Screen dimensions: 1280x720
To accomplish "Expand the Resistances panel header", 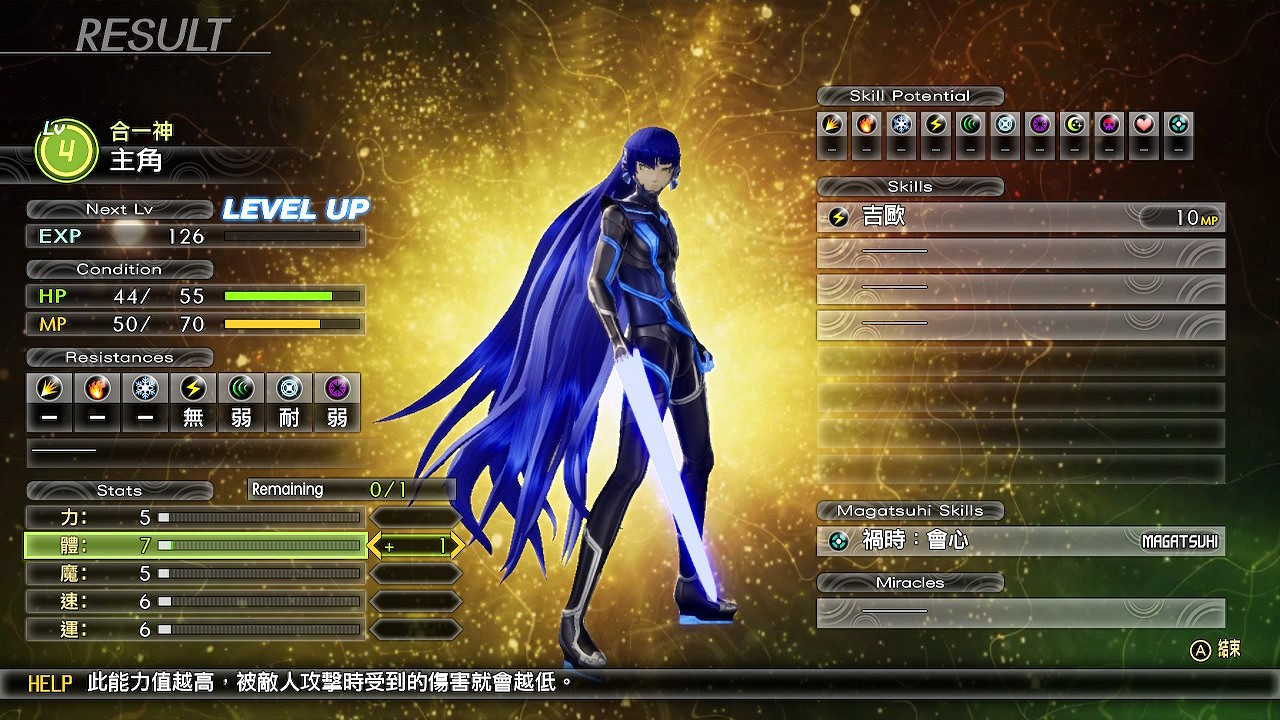I will click(120, 357).
